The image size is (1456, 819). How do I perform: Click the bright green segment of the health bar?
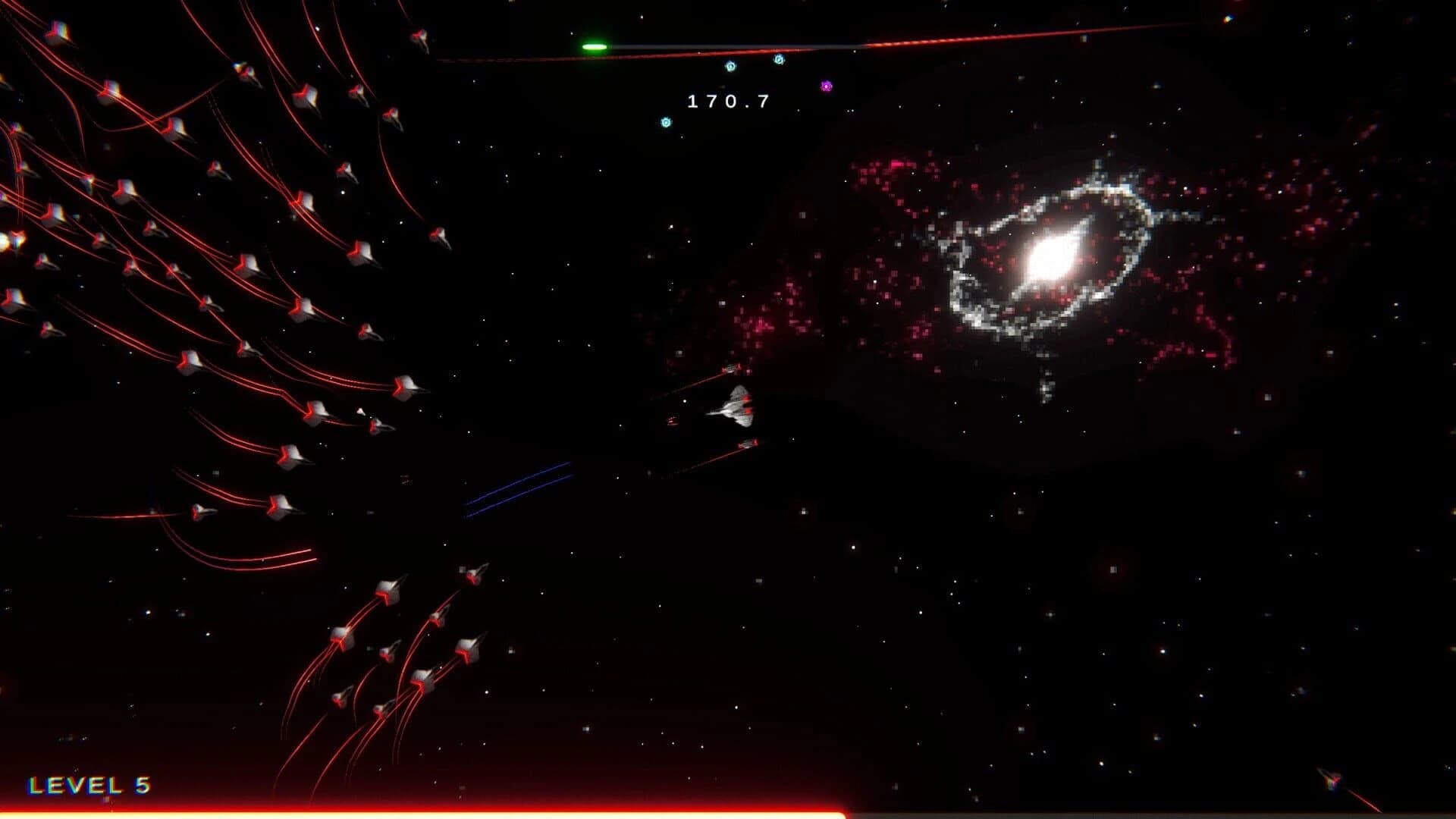(596, 47)
